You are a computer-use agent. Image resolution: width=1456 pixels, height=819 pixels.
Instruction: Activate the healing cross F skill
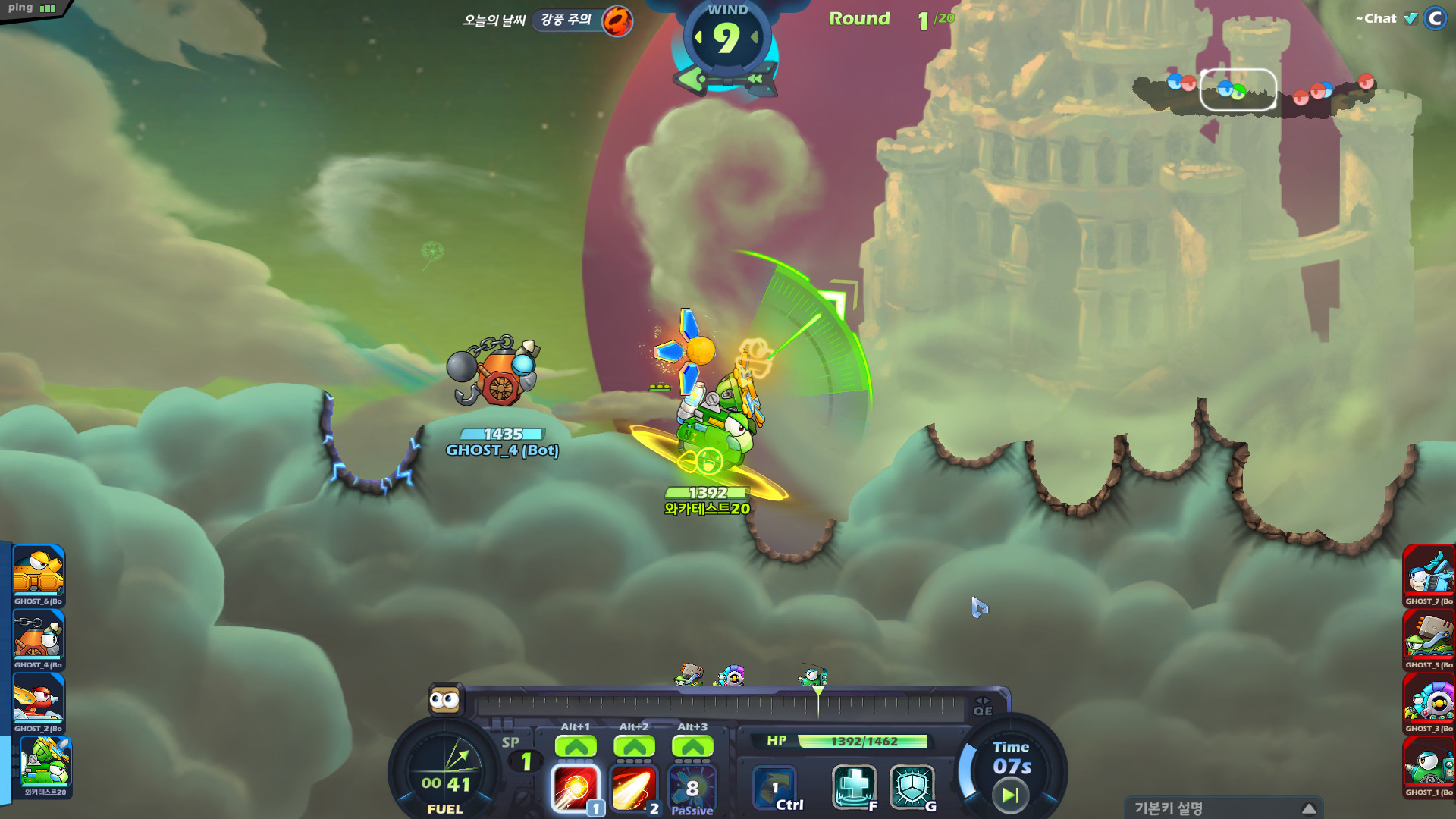coord(854,786)
